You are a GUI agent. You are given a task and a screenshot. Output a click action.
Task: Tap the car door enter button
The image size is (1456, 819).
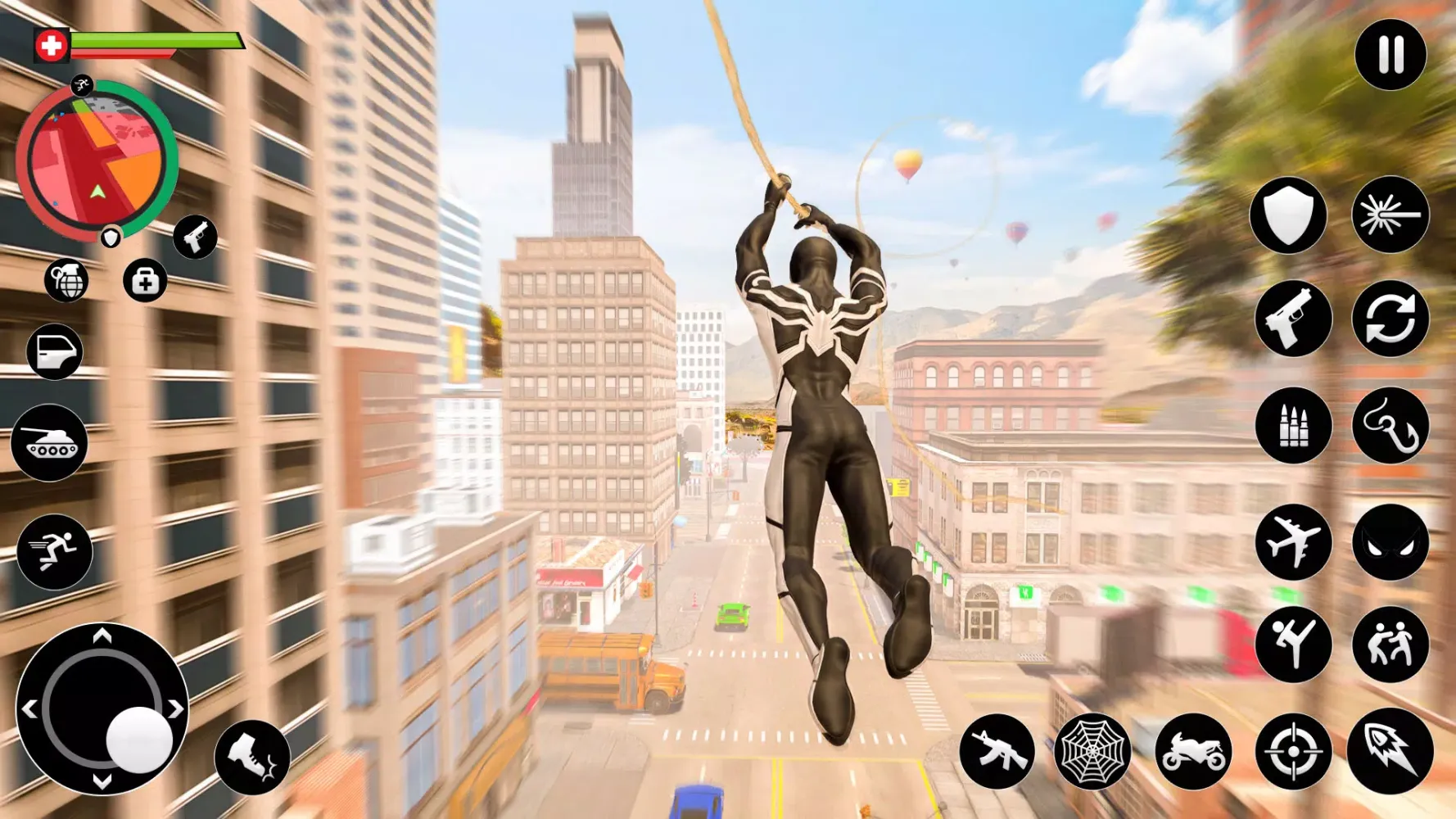click(x=55, y=352)
